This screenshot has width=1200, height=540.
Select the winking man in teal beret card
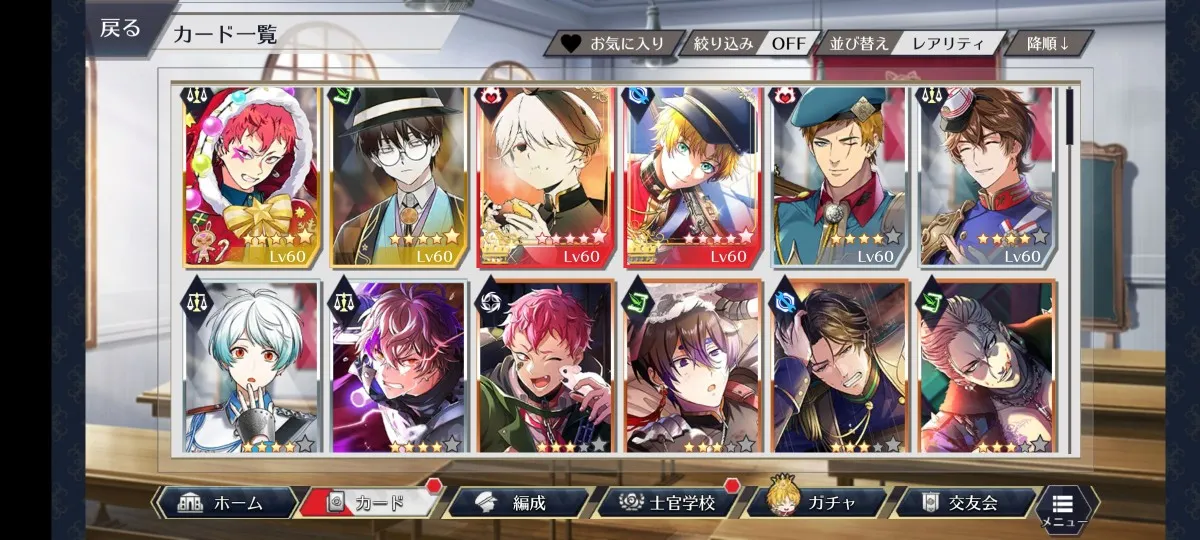pos(838,177)
